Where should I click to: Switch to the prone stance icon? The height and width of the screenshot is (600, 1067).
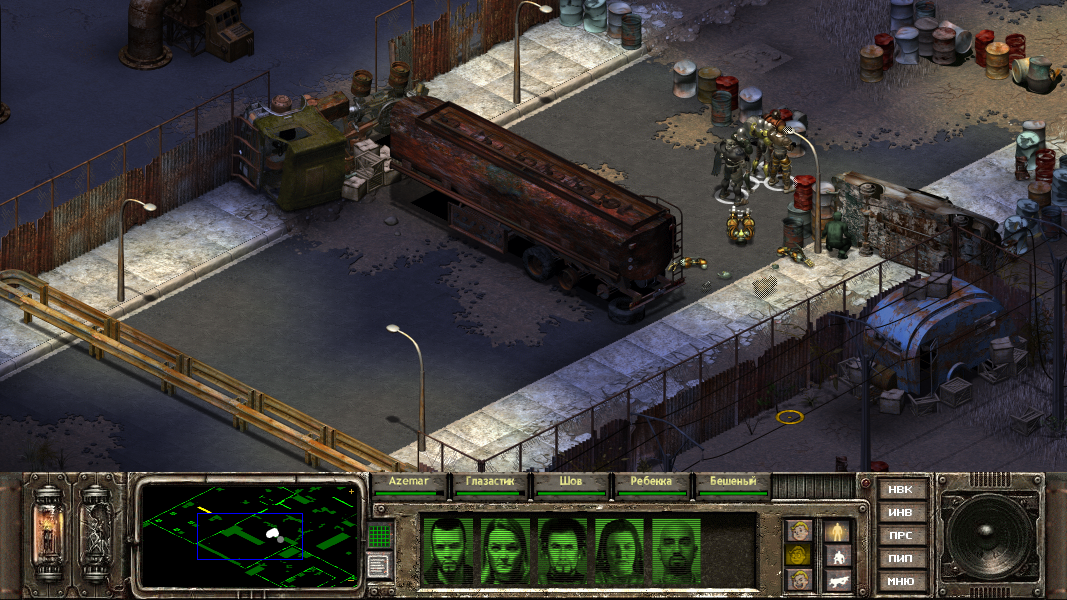pyautogui.click(x=837, y=580)
